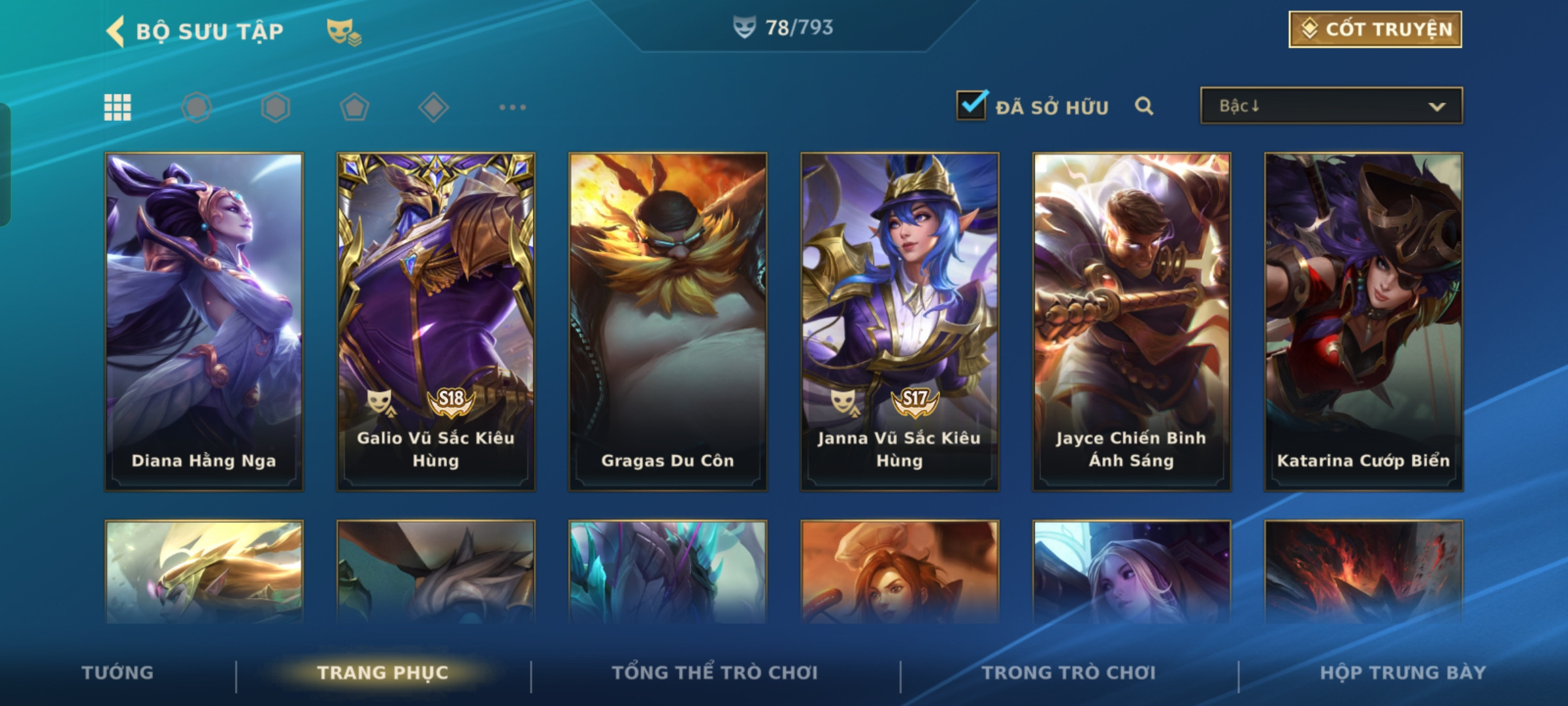View Jayce Chiến Binh Ánh Sáng skin

point(1132,321)
